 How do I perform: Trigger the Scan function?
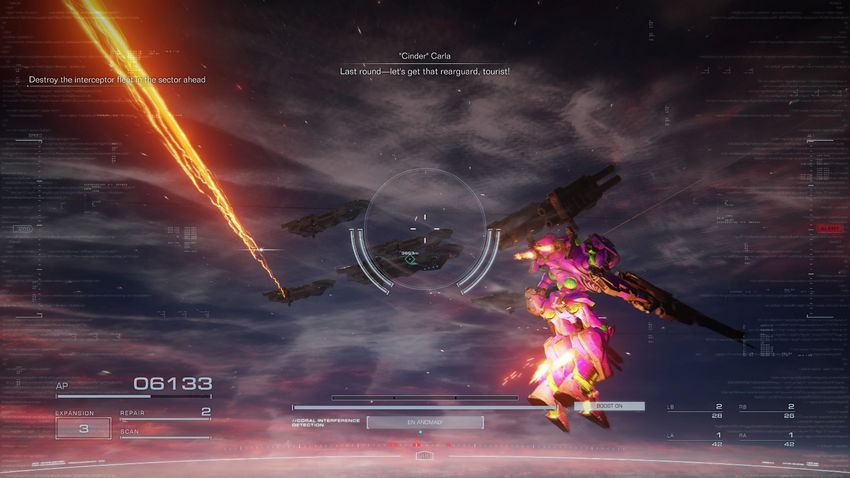[165, 434]
